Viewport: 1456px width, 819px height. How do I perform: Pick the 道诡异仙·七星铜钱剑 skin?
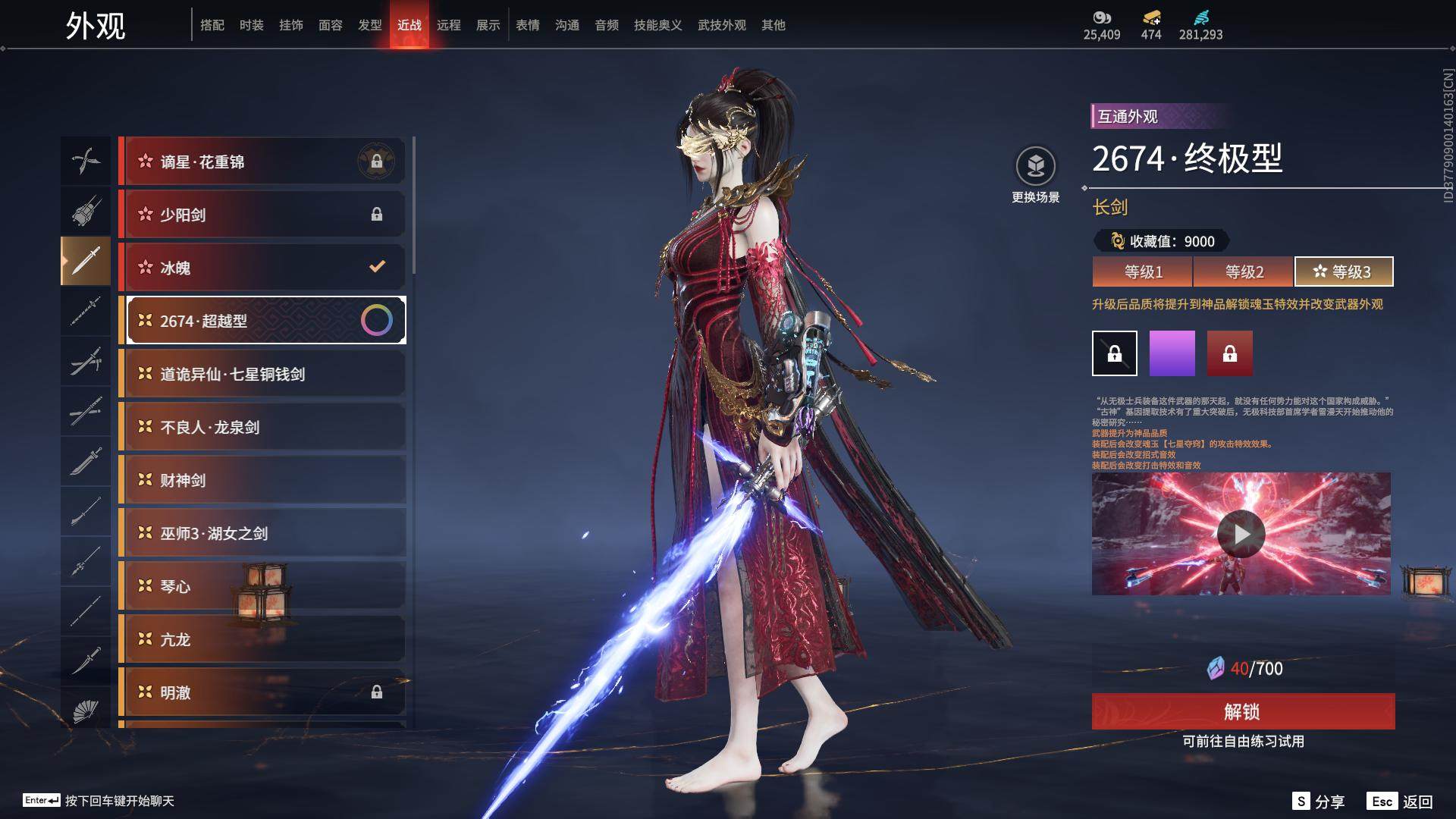click(x=262, y=374)
